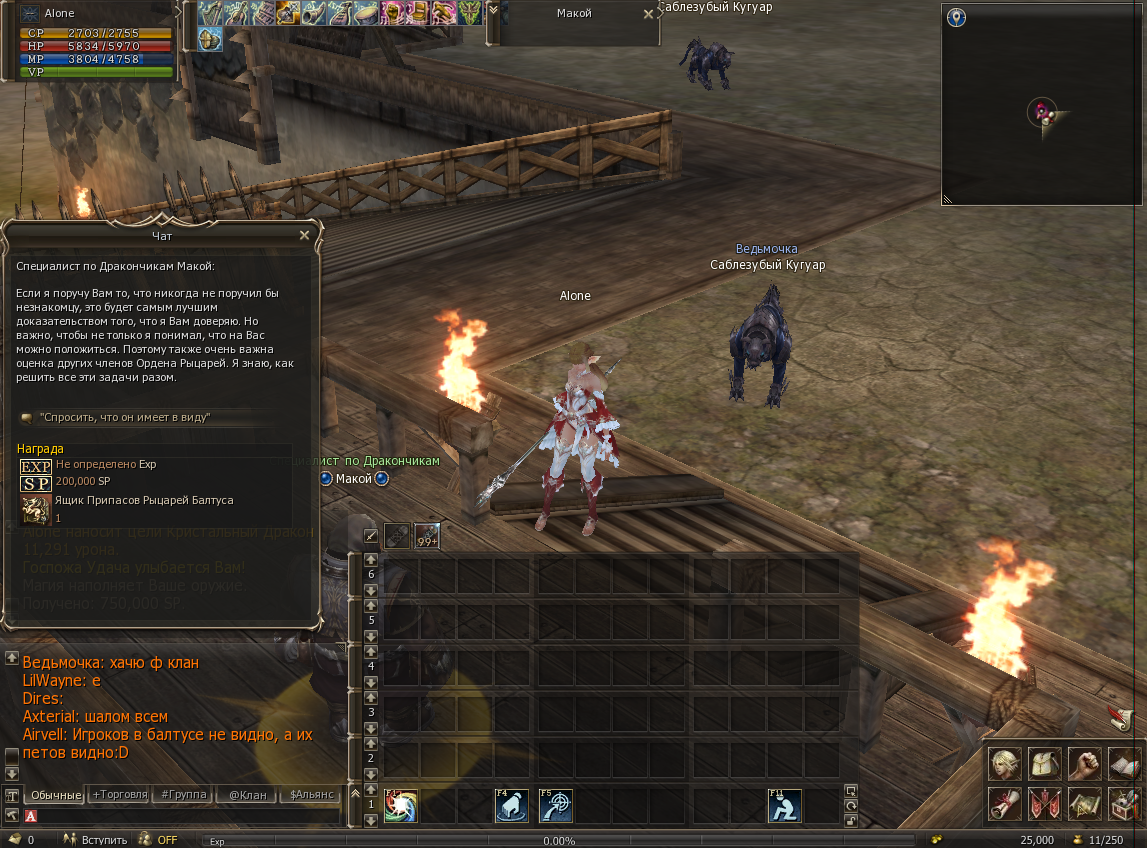Screen dimensions: 1147x848
Task: Choose "Спросить, что он имеет в виду"
Action: pyautogui.click(x=125, y=416)
